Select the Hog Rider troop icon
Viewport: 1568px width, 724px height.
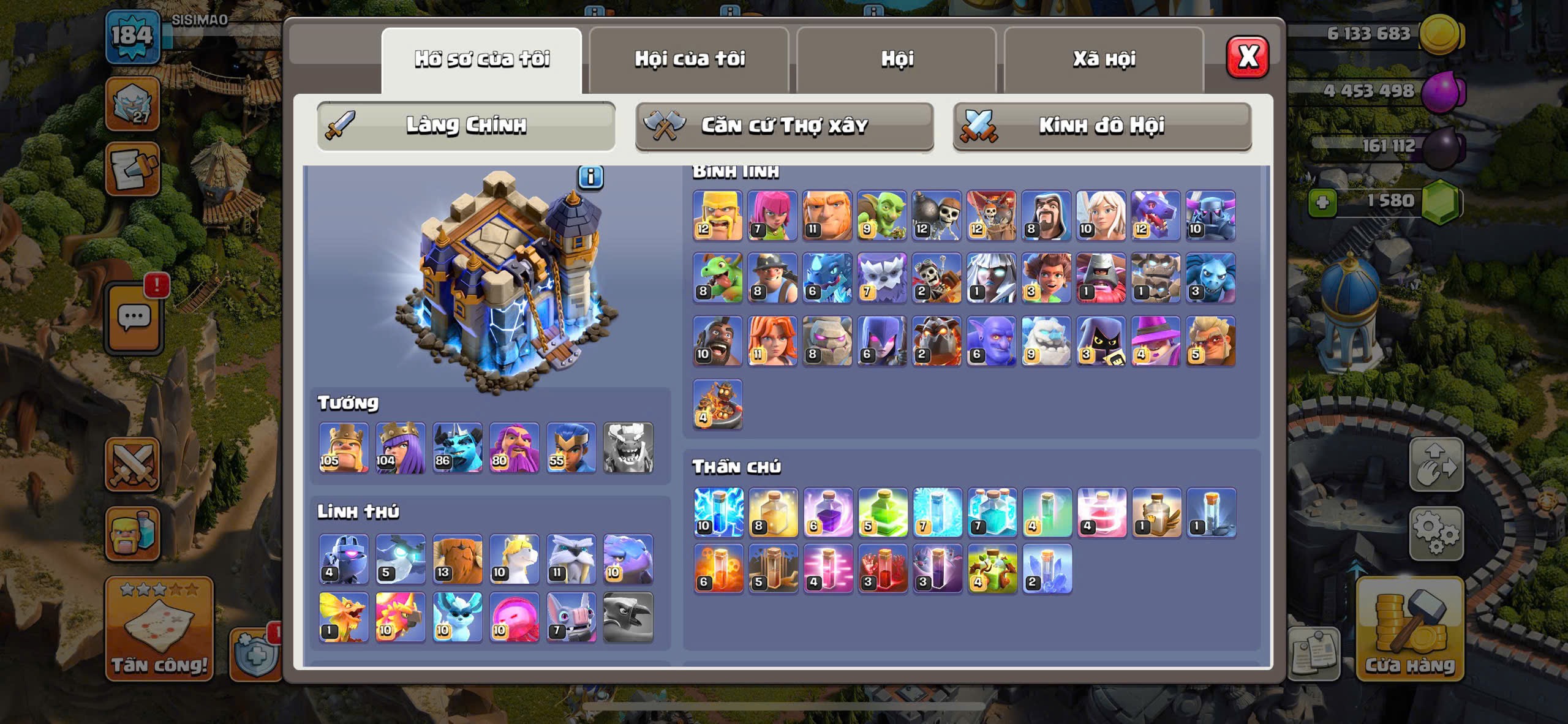718,341
